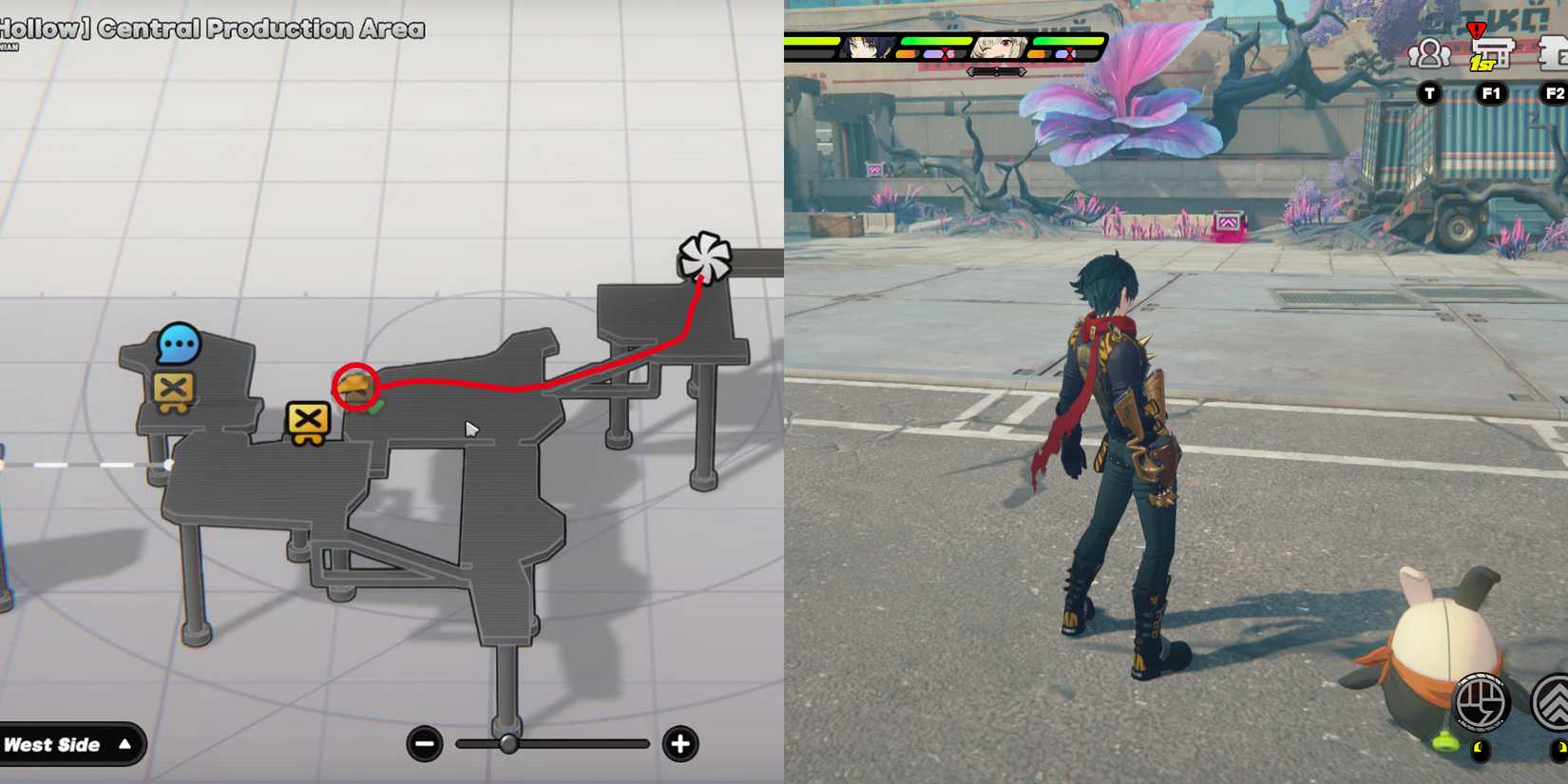Select the bangboo icon next to F2
This screenshot has height=784, width=1568.
coord(1556,52)
